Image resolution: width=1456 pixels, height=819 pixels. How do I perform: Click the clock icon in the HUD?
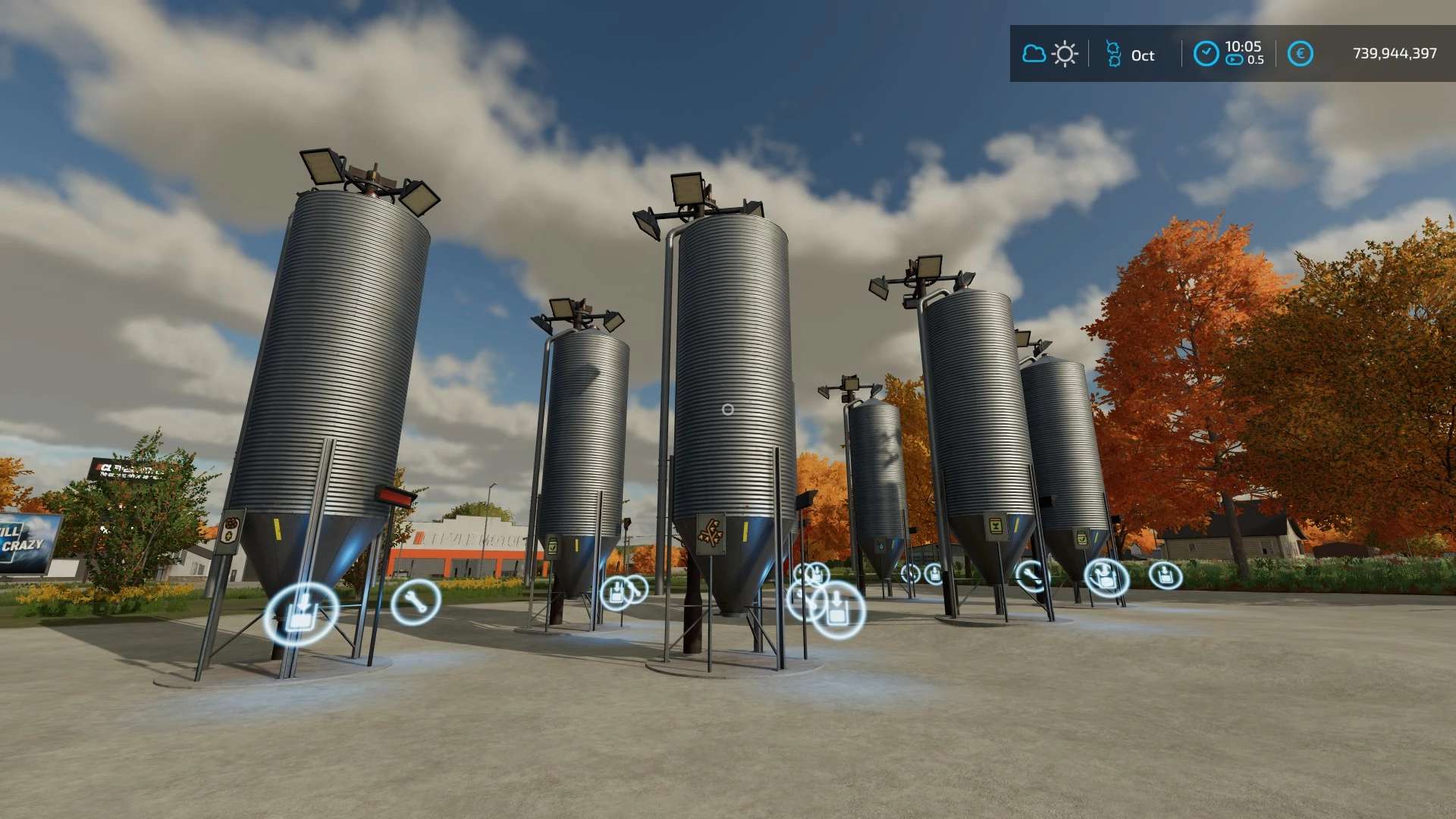(1206, 54)
